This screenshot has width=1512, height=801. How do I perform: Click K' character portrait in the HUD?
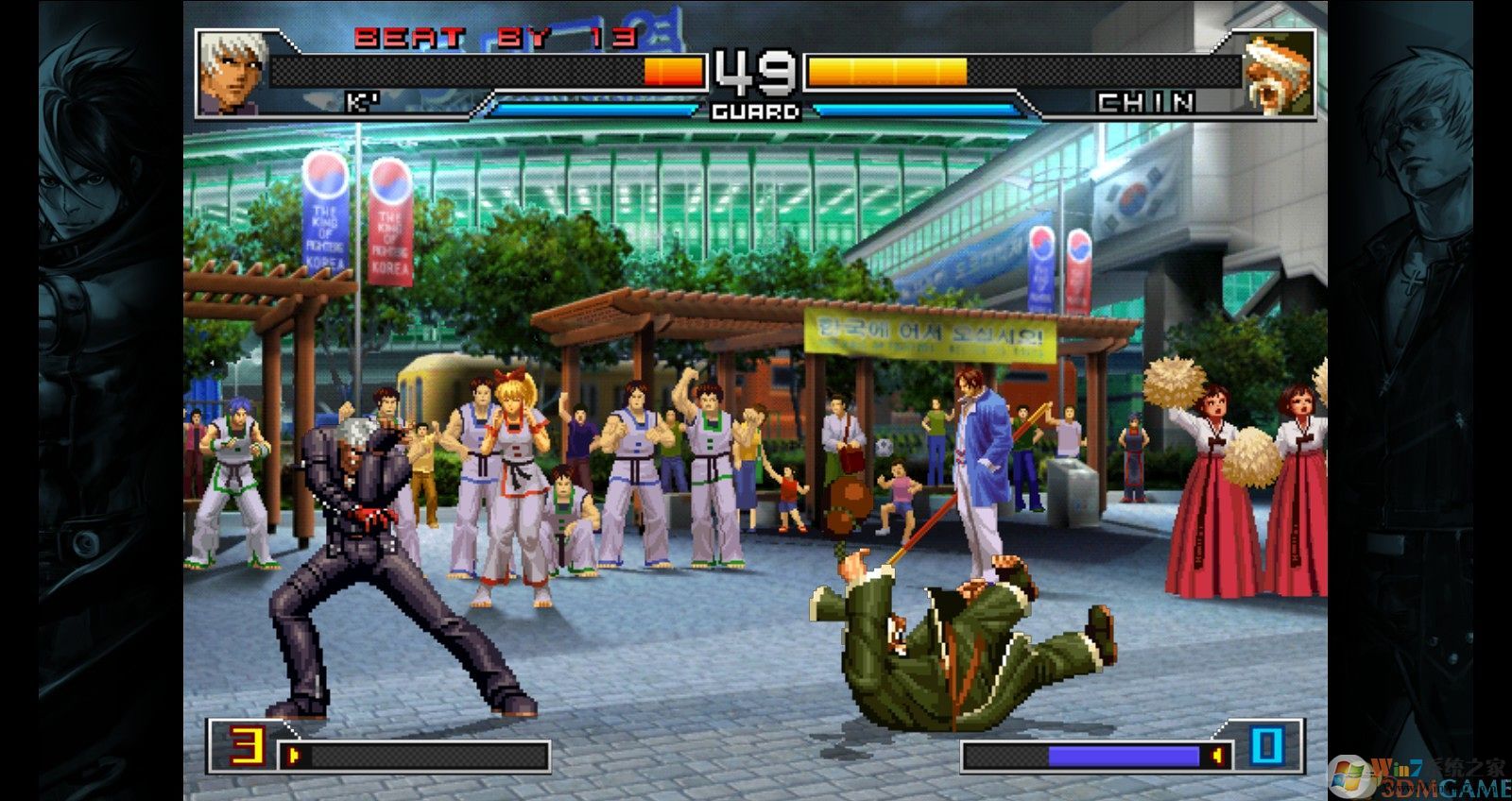[x=232, y=73]
